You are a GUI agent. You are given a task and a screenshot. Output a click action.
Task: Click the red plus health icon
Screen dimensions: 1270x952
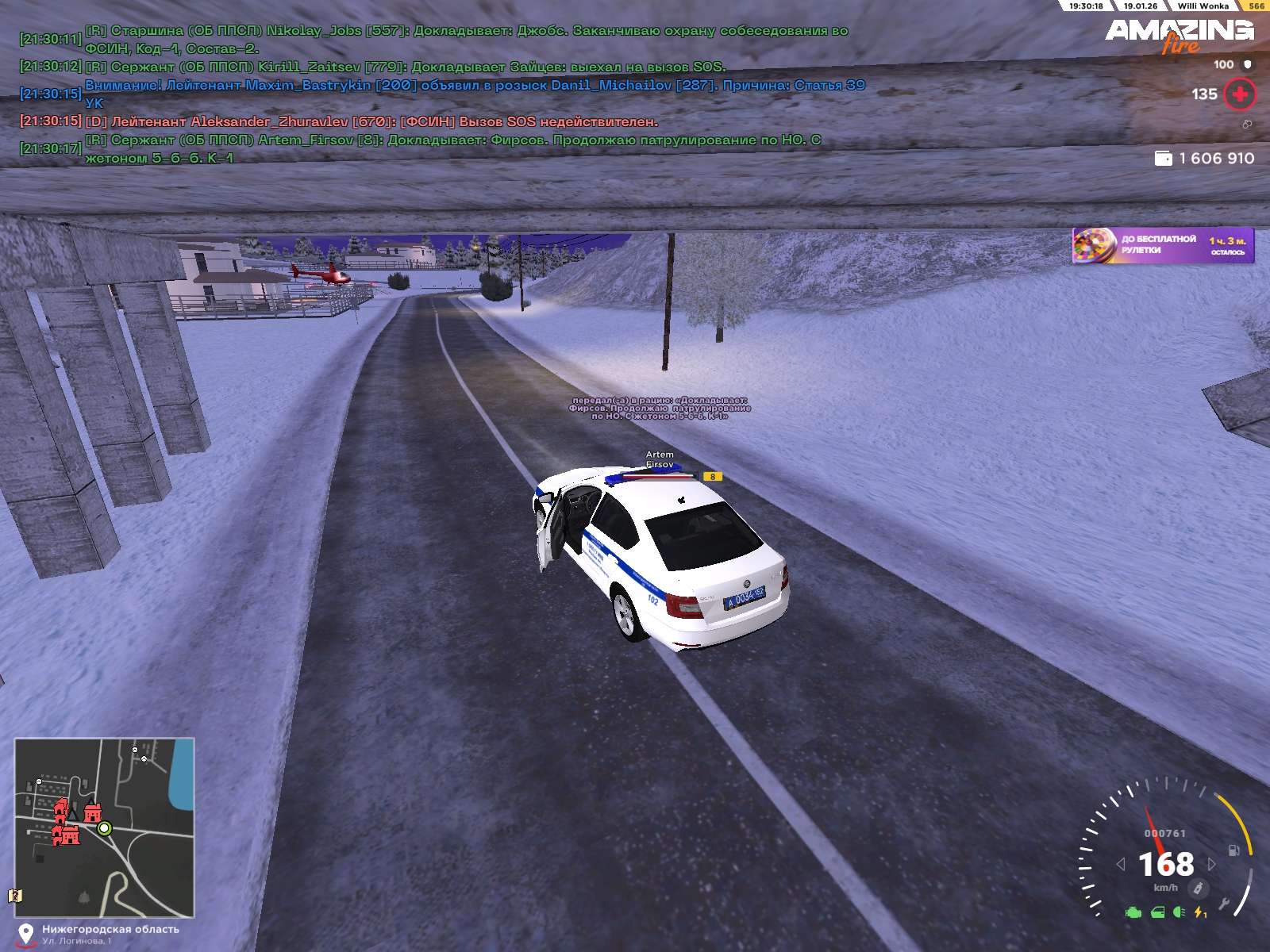tap(1239, 94)
